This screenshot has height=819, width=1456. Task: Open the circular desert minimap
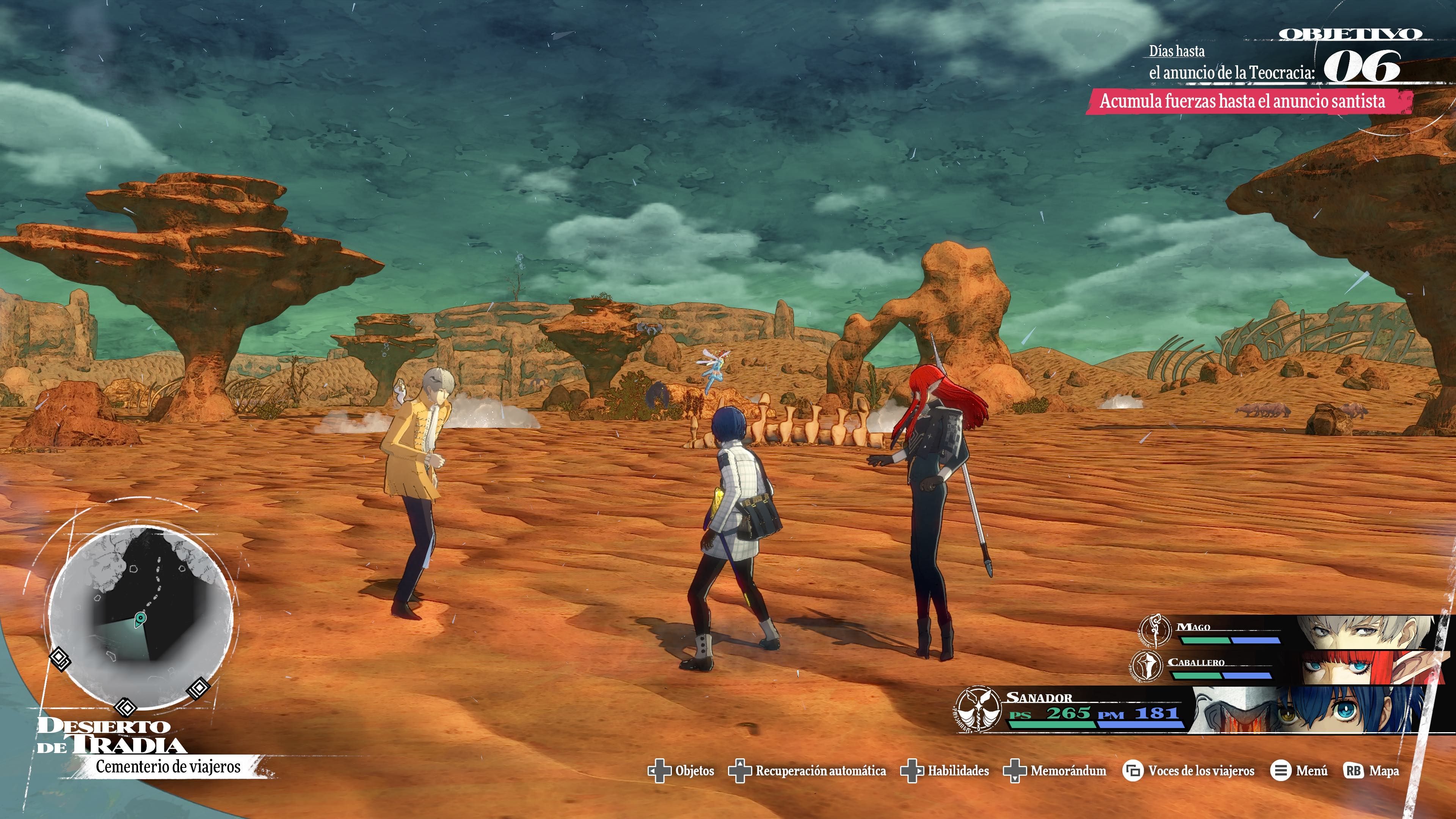point(141,616)
